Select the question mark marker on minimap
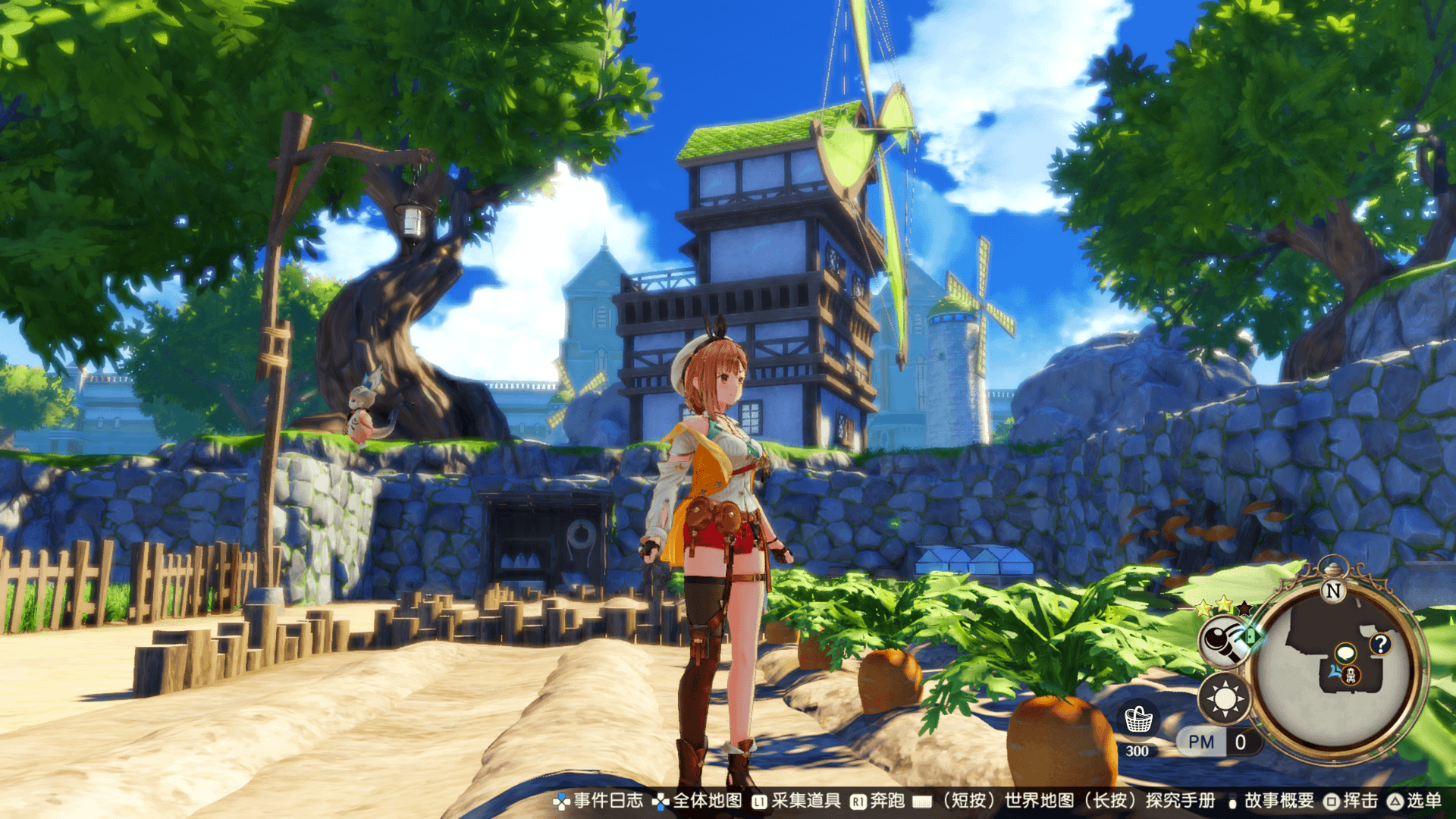 [1379, 644]
